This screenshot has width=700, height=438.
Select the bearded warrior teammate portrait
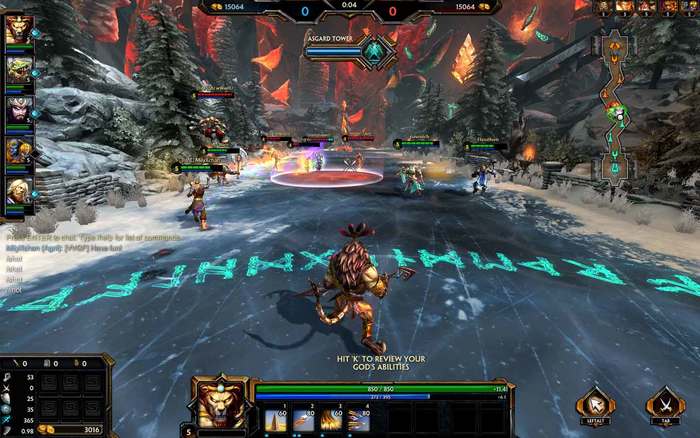[16, 111]
